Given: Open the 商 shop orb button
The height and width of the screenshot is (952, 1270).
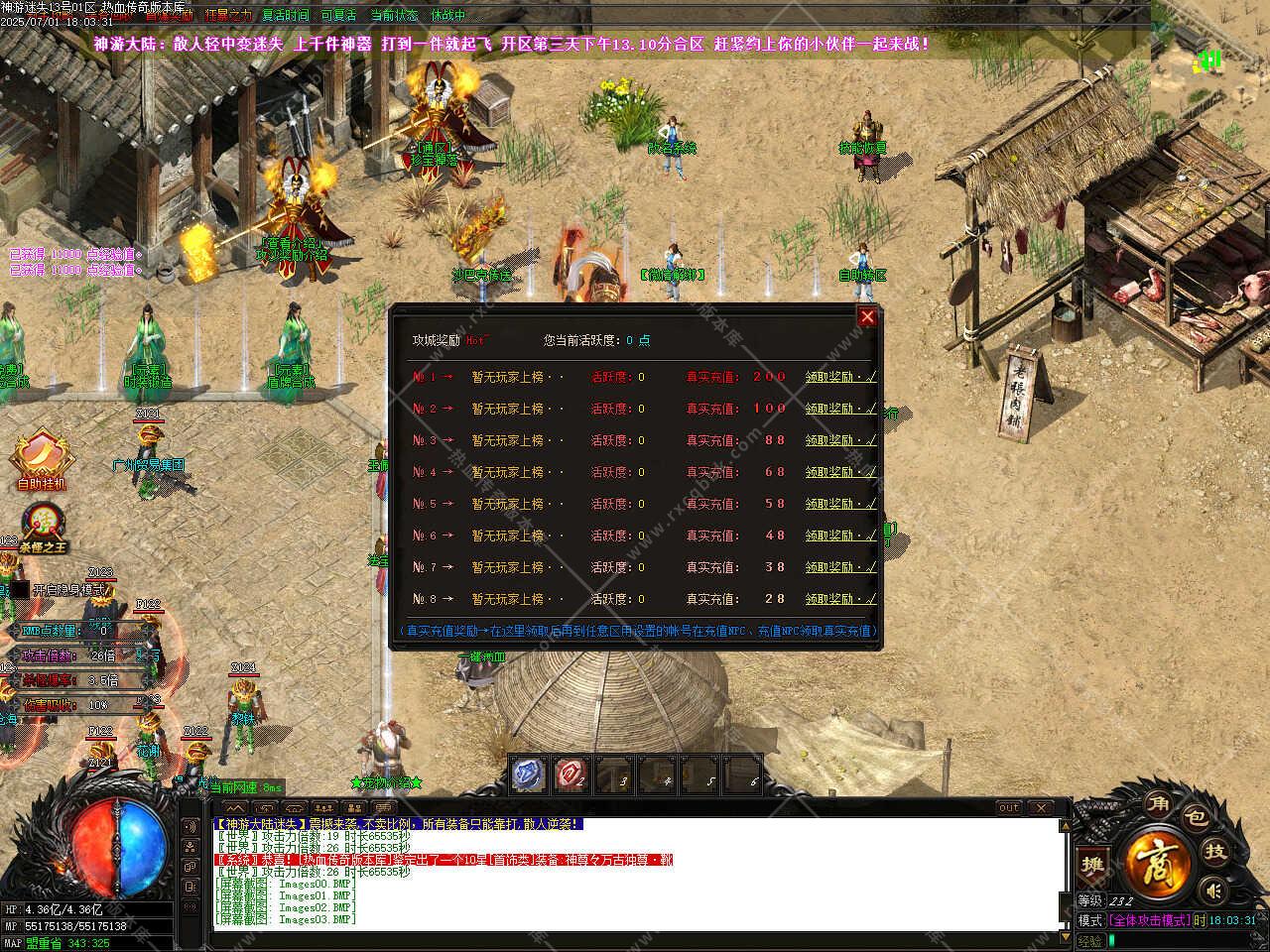Looking at the screenshot, I should [1154, 859].
